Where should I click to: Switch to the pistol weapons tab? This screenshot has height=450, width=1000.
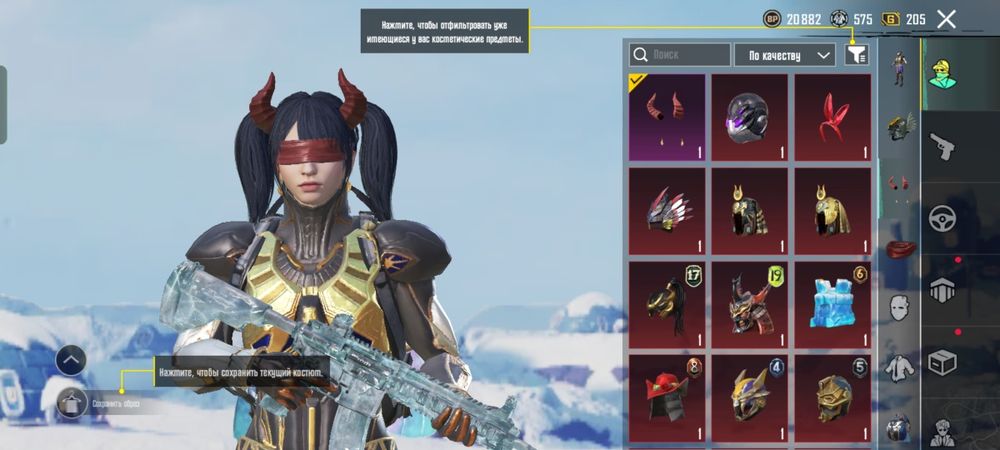942,147
